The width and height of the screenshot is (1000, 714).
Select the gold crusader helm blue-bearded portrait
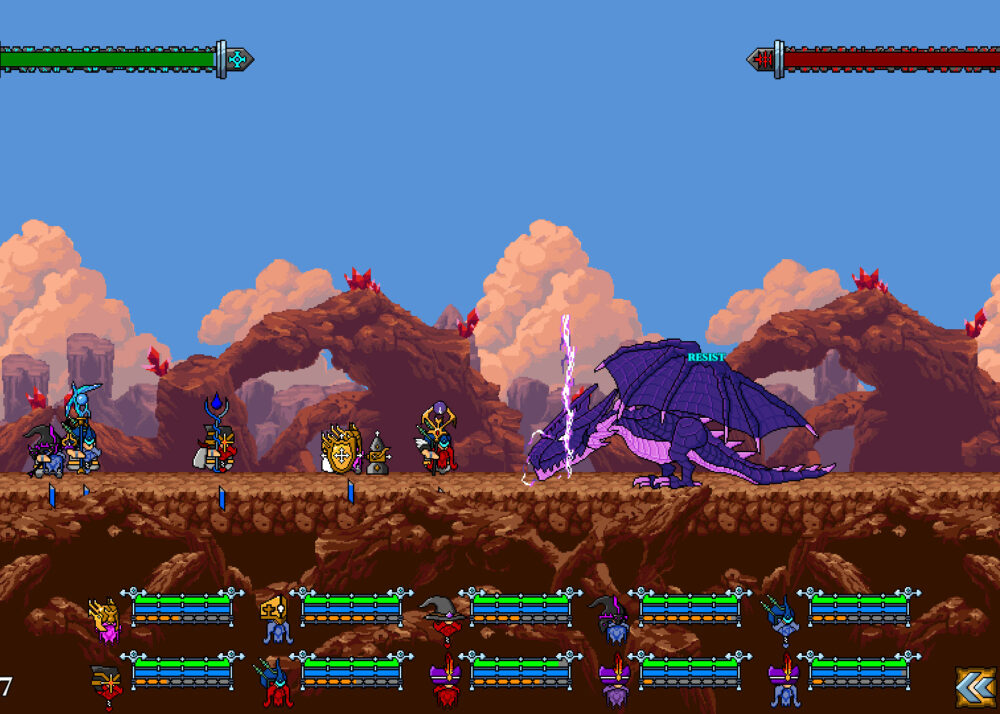pos(274,617)
